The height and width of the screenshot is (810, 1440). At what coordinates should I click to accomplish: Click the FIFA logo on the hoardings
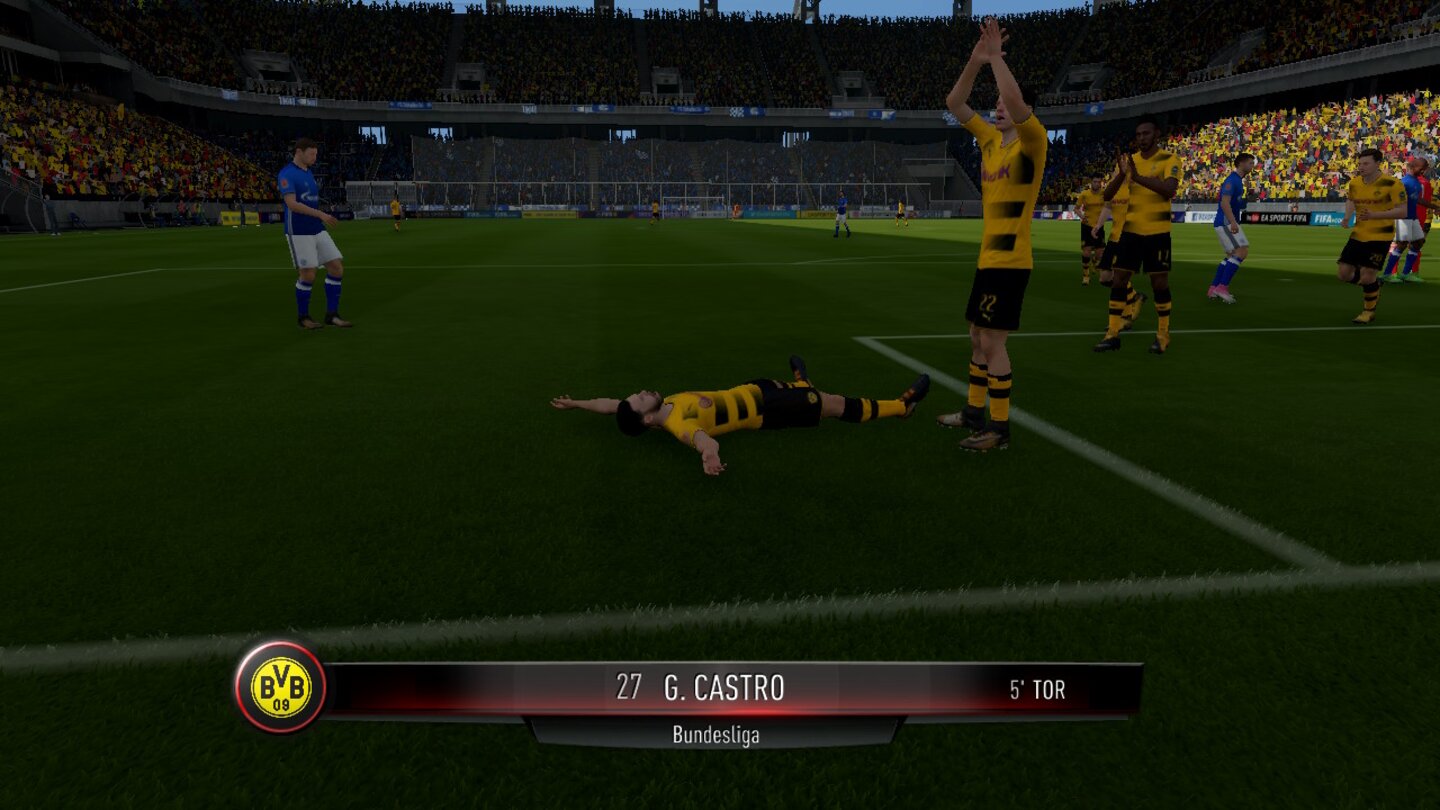(x=1322, y=218)
